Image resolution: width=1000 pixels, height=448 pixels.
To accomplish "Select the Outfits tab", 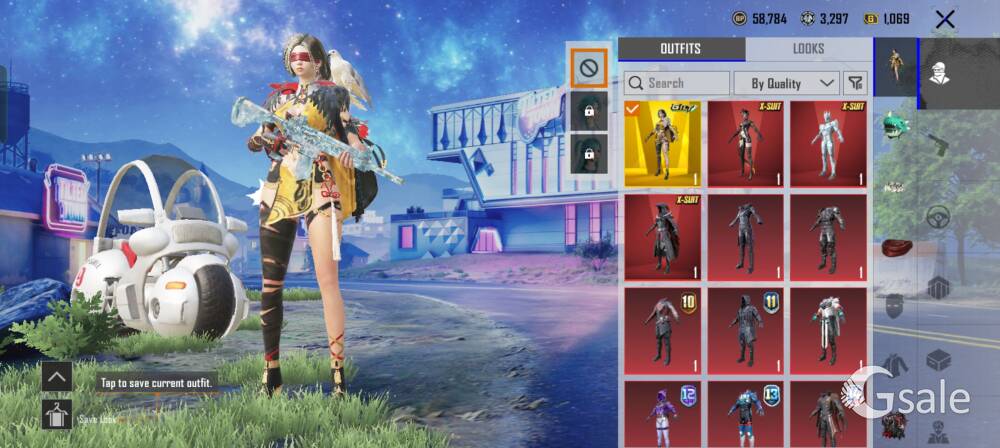I will pos(681,49).
